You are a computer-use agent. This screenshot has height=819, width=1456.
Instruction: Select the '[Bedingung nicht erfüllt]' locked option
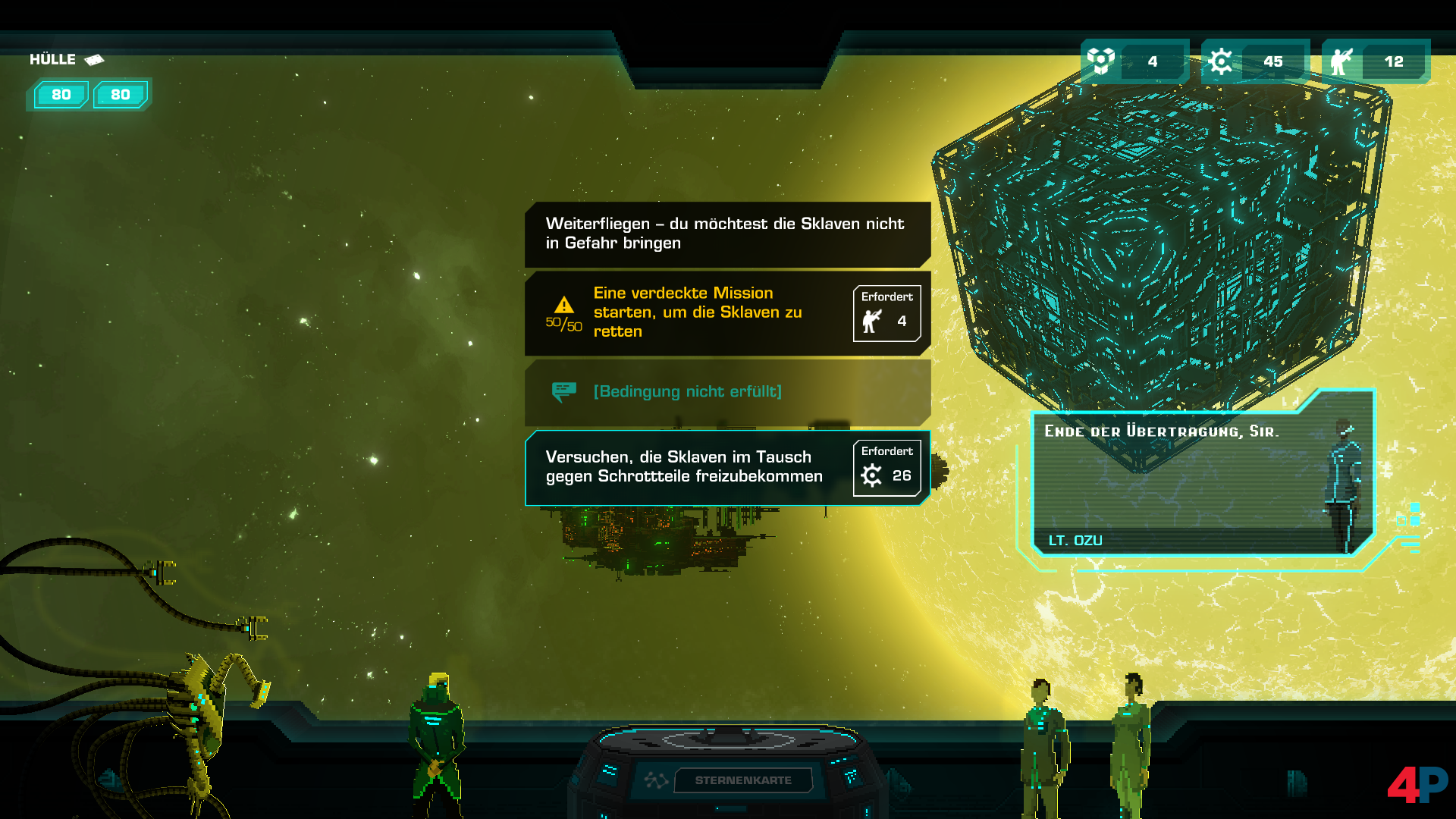pos(726,391)
